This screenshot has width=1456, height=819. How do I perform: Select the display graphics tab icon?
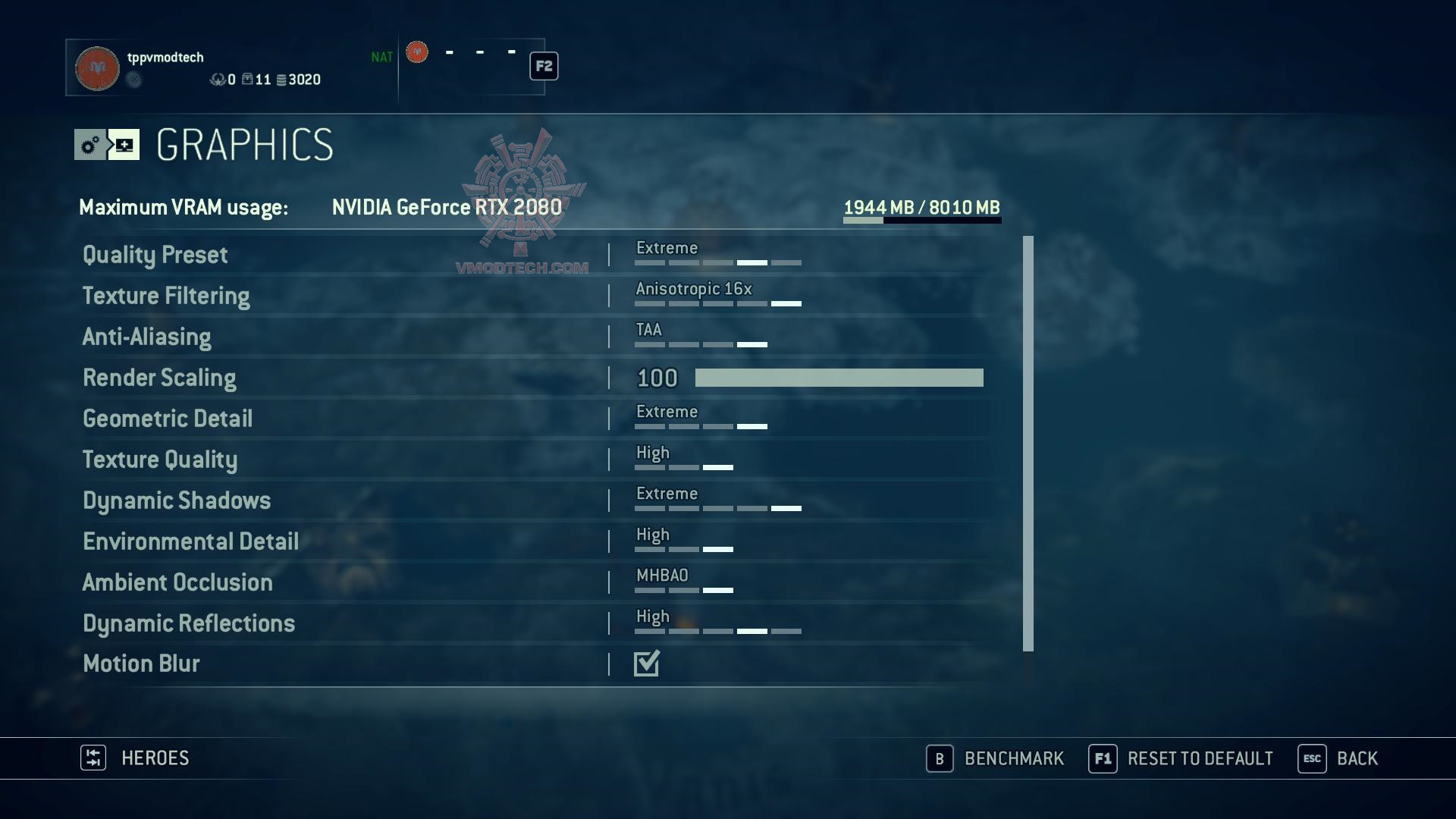124,145
